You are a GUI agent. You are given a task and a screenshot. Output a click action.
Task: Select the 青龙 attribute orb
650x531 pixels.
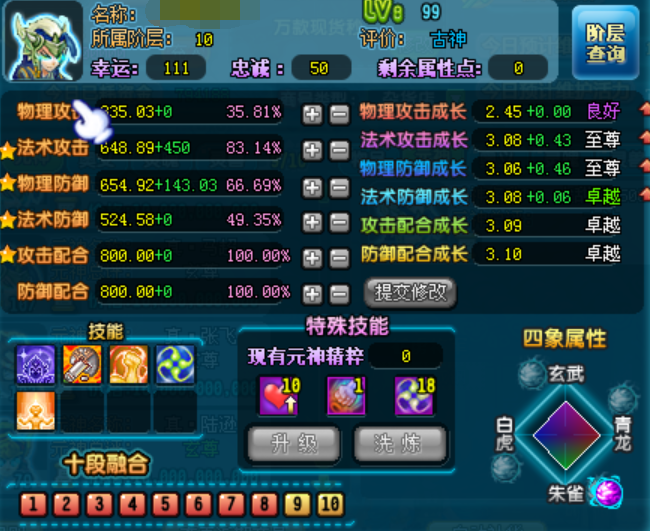621,401
